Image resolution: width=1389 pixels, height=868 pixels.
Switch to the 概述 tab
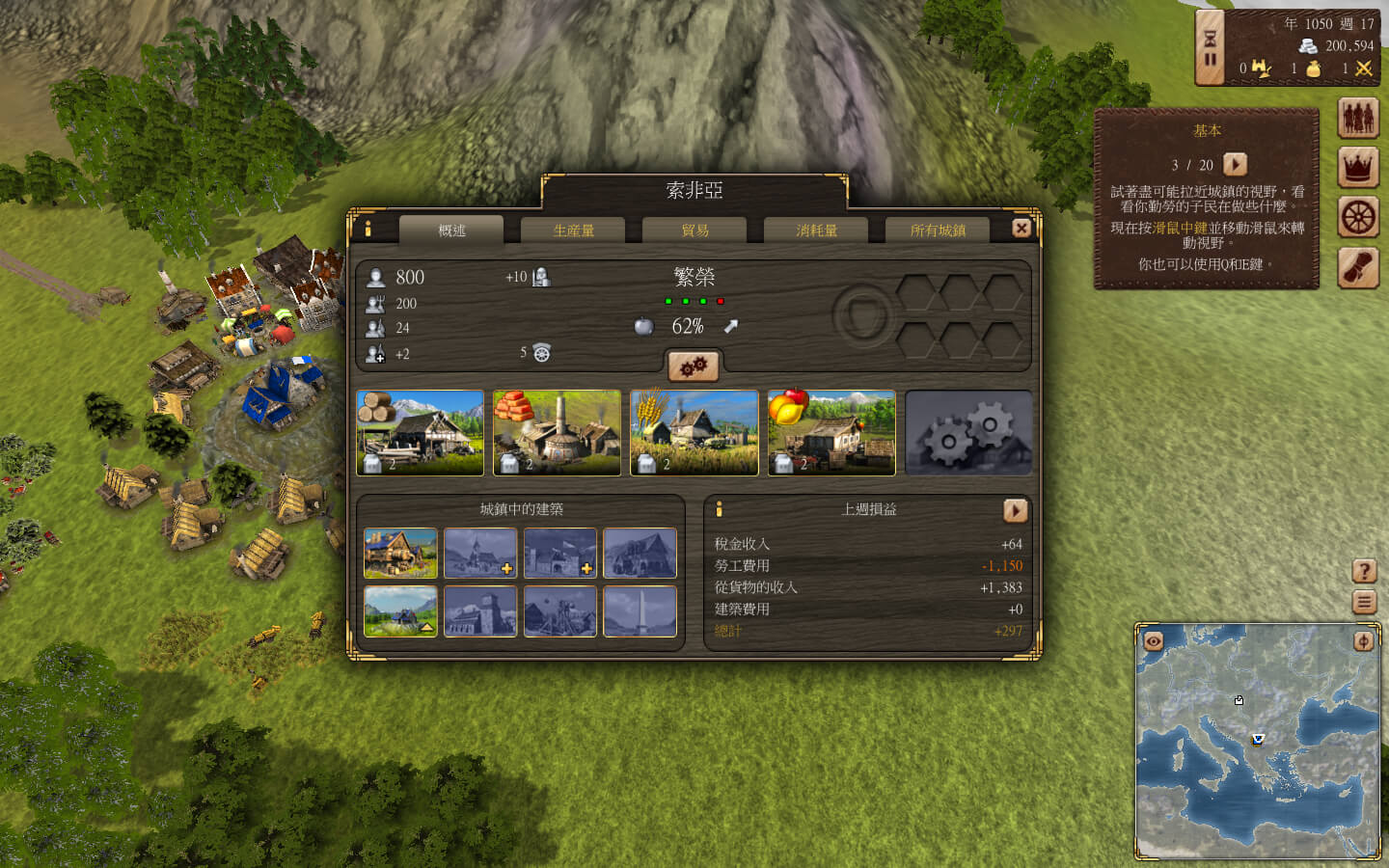tap(451, 231)
